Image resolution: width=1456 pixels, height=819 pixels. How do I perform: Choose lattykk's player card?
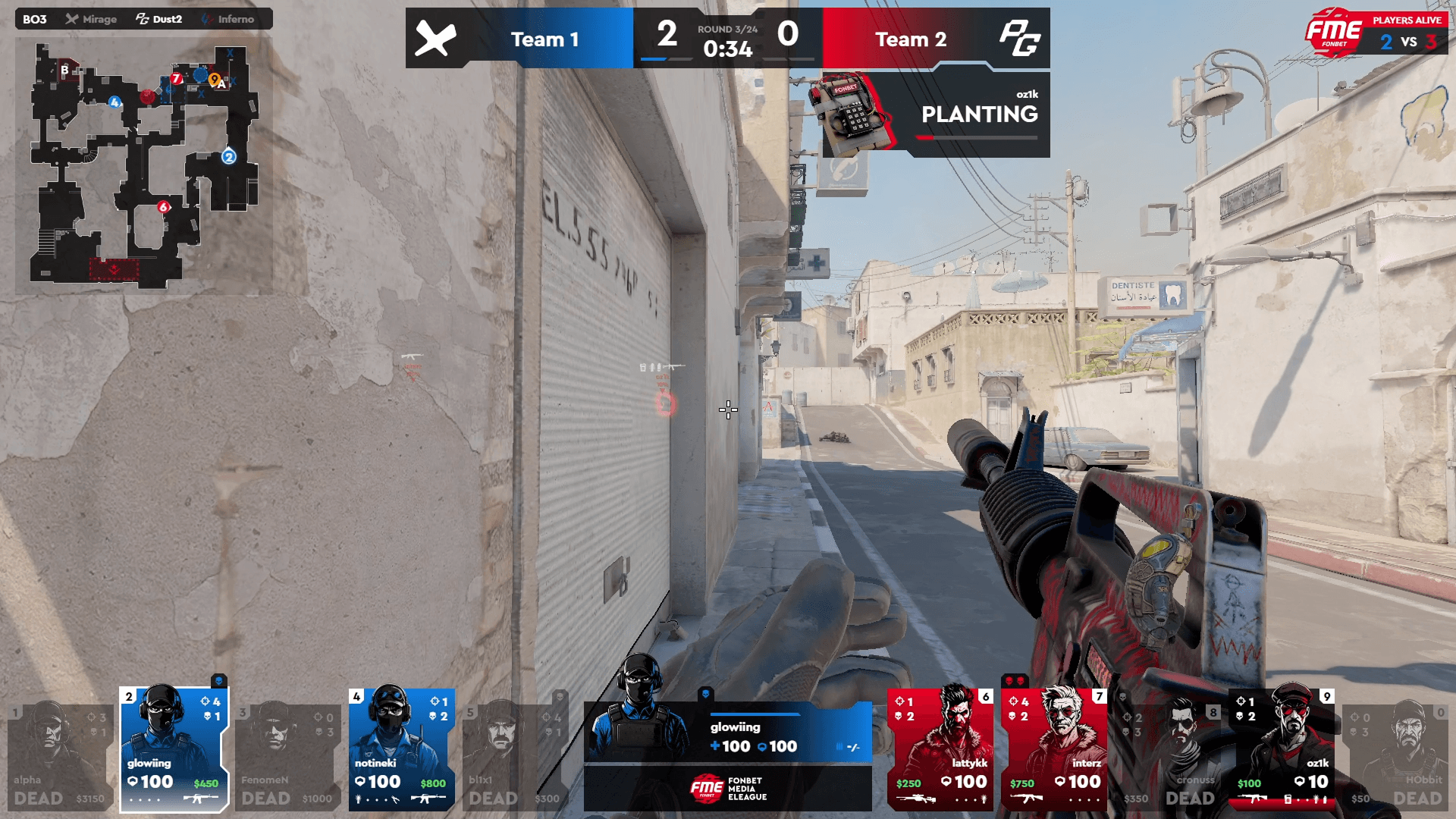[940, 749]
